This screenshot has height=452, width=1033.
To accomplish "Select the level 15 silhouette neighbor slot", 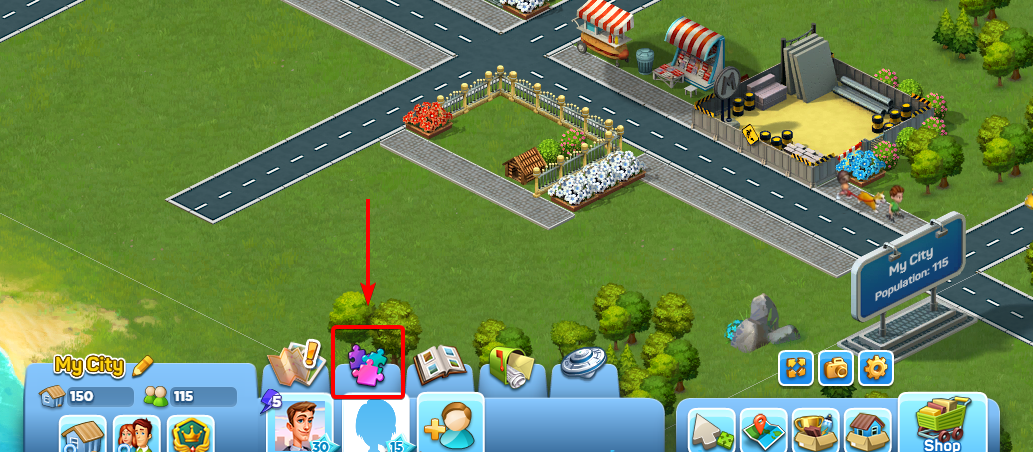I will pyautogui.click(x=376, y=426).
